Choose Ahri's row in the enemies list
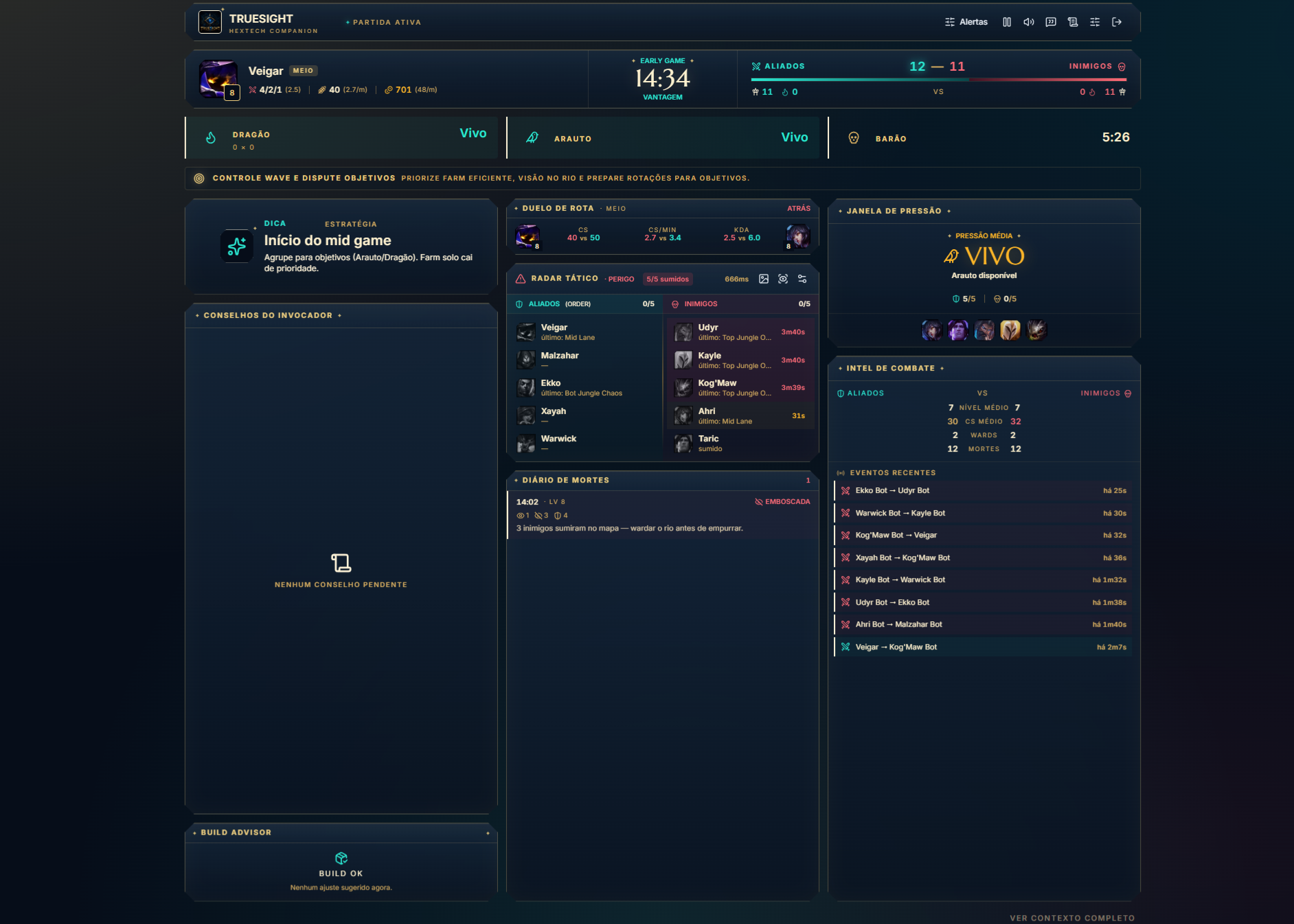Screen dimensions: 1294x924 (x=740, y=415)
